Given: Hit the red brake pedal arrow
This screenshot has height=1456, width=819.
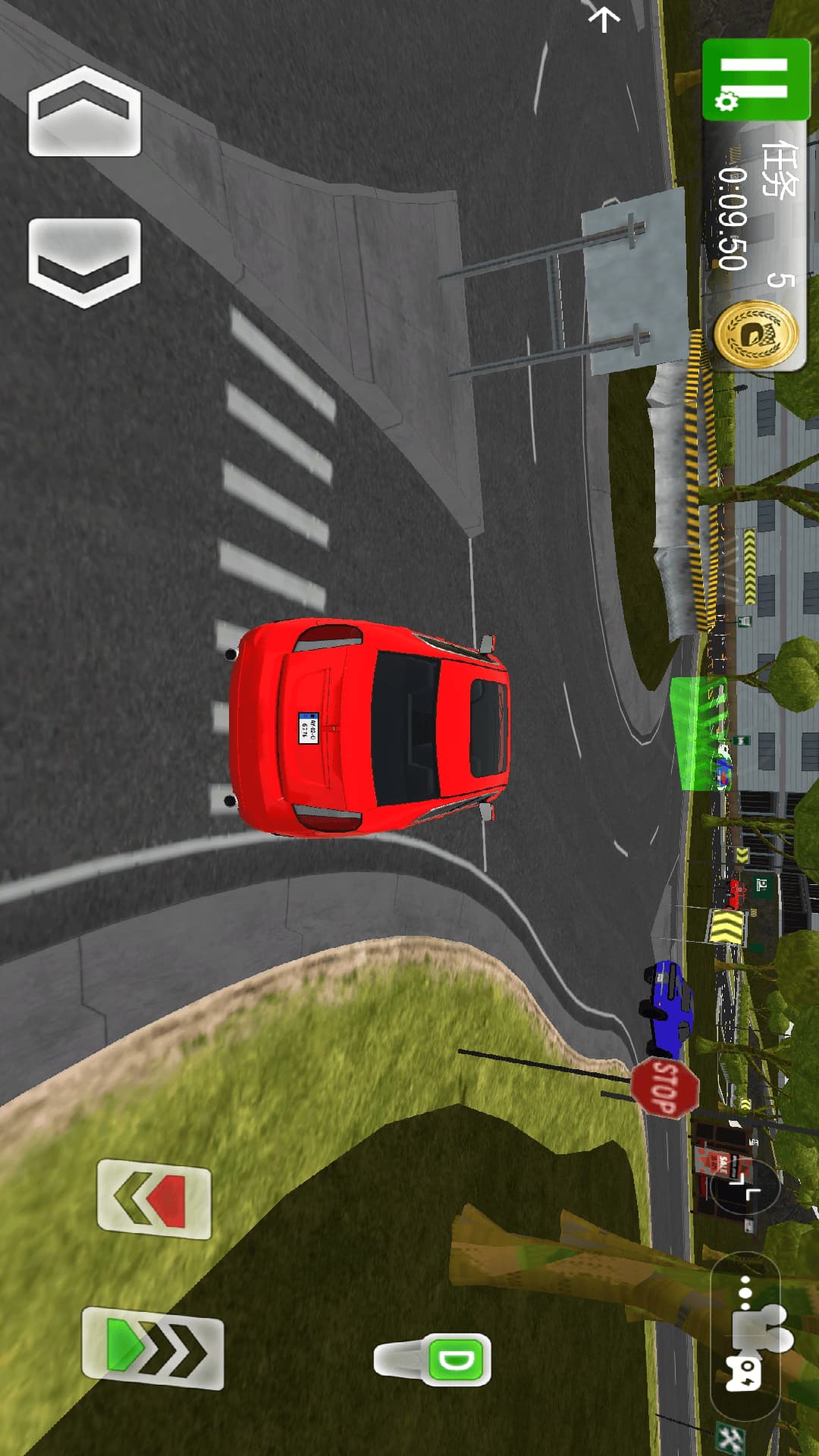Looking at the screenshot, I should pos(154,1198).
